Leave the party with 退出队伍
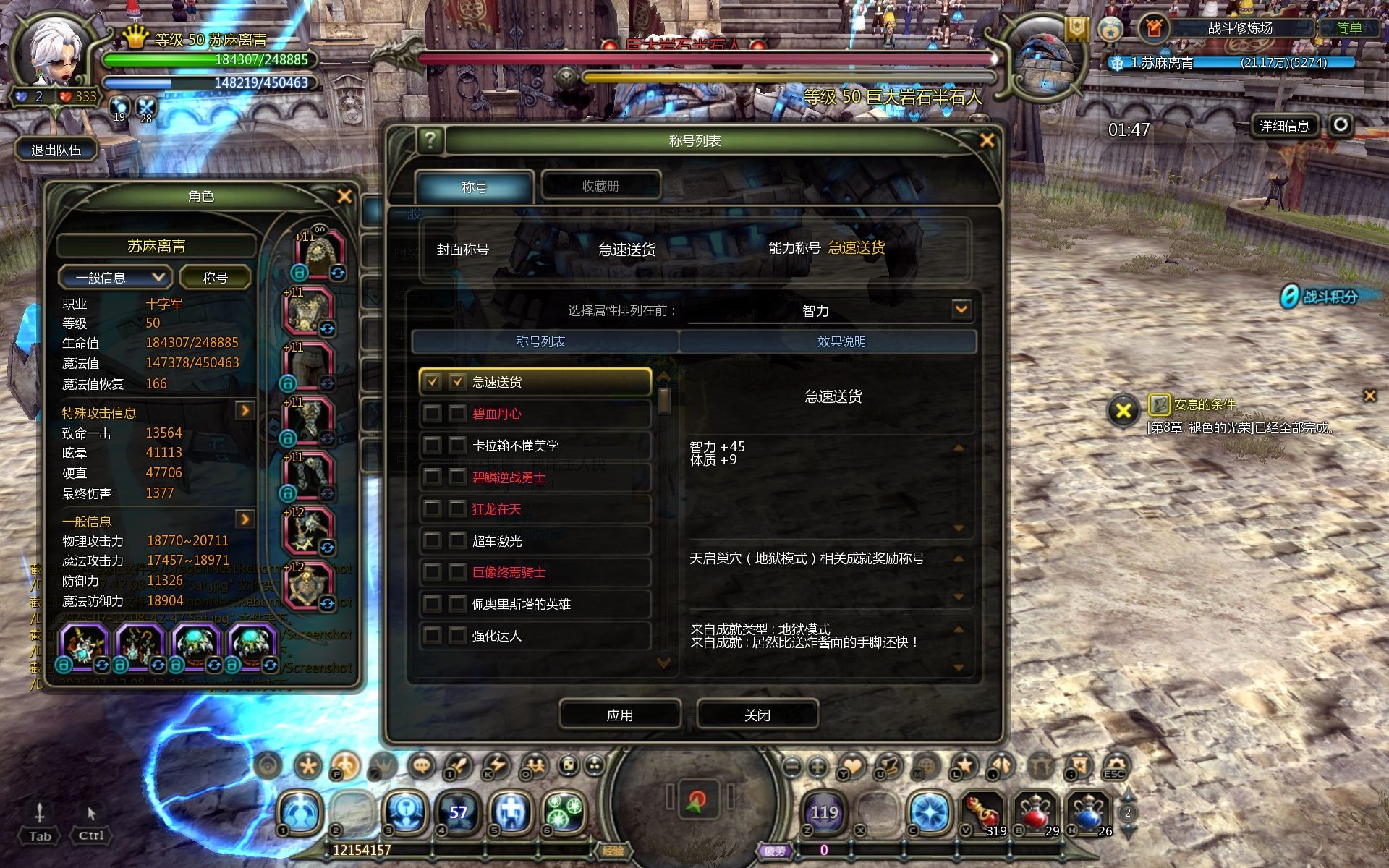 [x=56, y=150]
